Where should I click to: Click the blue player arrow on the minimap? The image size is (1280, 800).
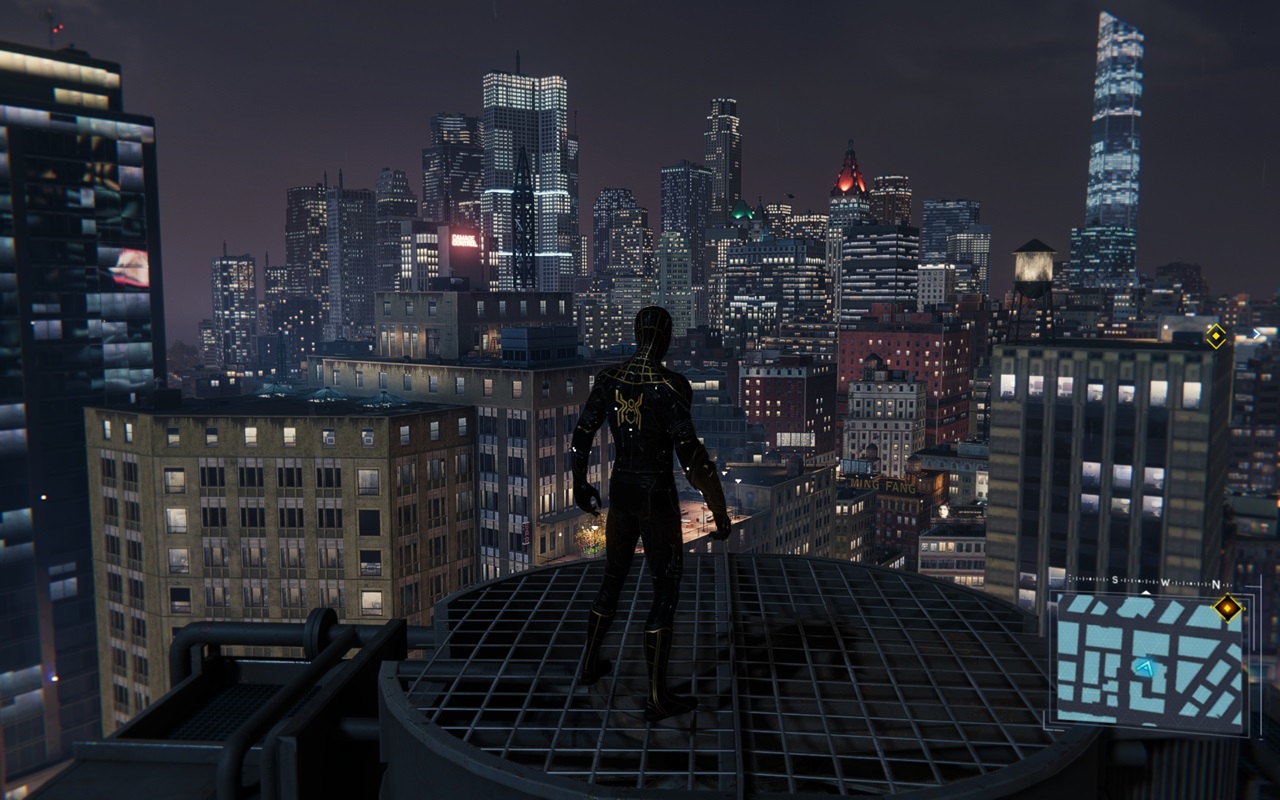[x=1145, y=665]
